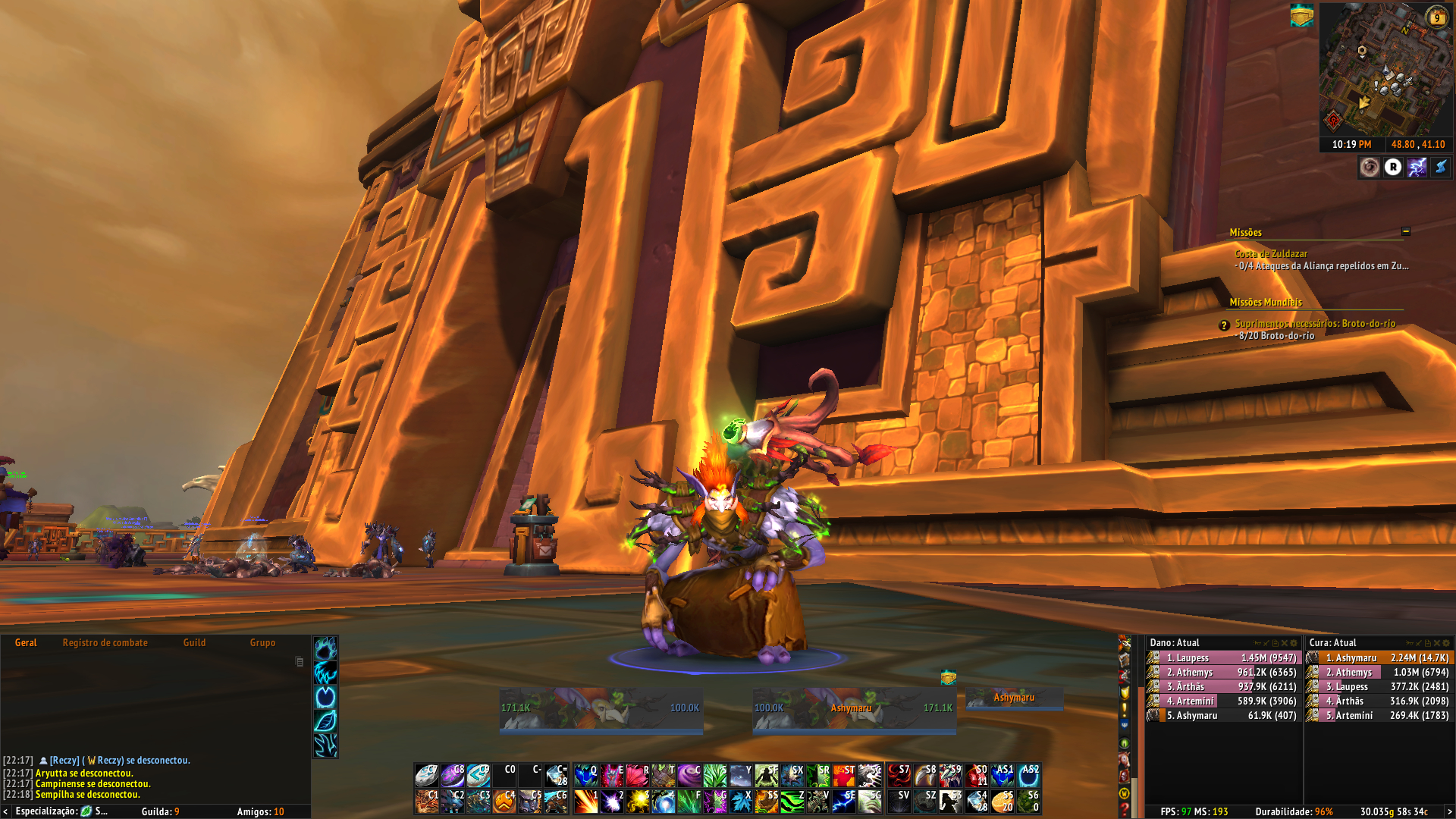Close the Cura meter with its X icon
This screenshot has height=819, width=1456.
[1437, 643]
